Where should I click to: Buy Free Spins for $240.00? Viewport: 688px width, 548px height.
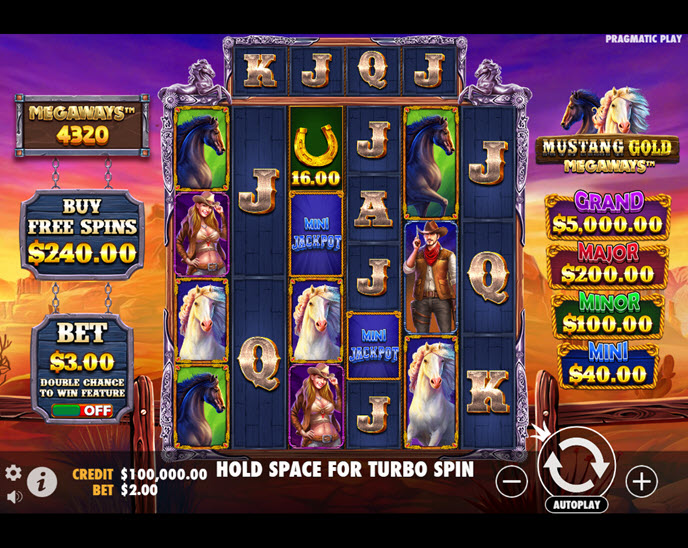click(x=83, y=232)
